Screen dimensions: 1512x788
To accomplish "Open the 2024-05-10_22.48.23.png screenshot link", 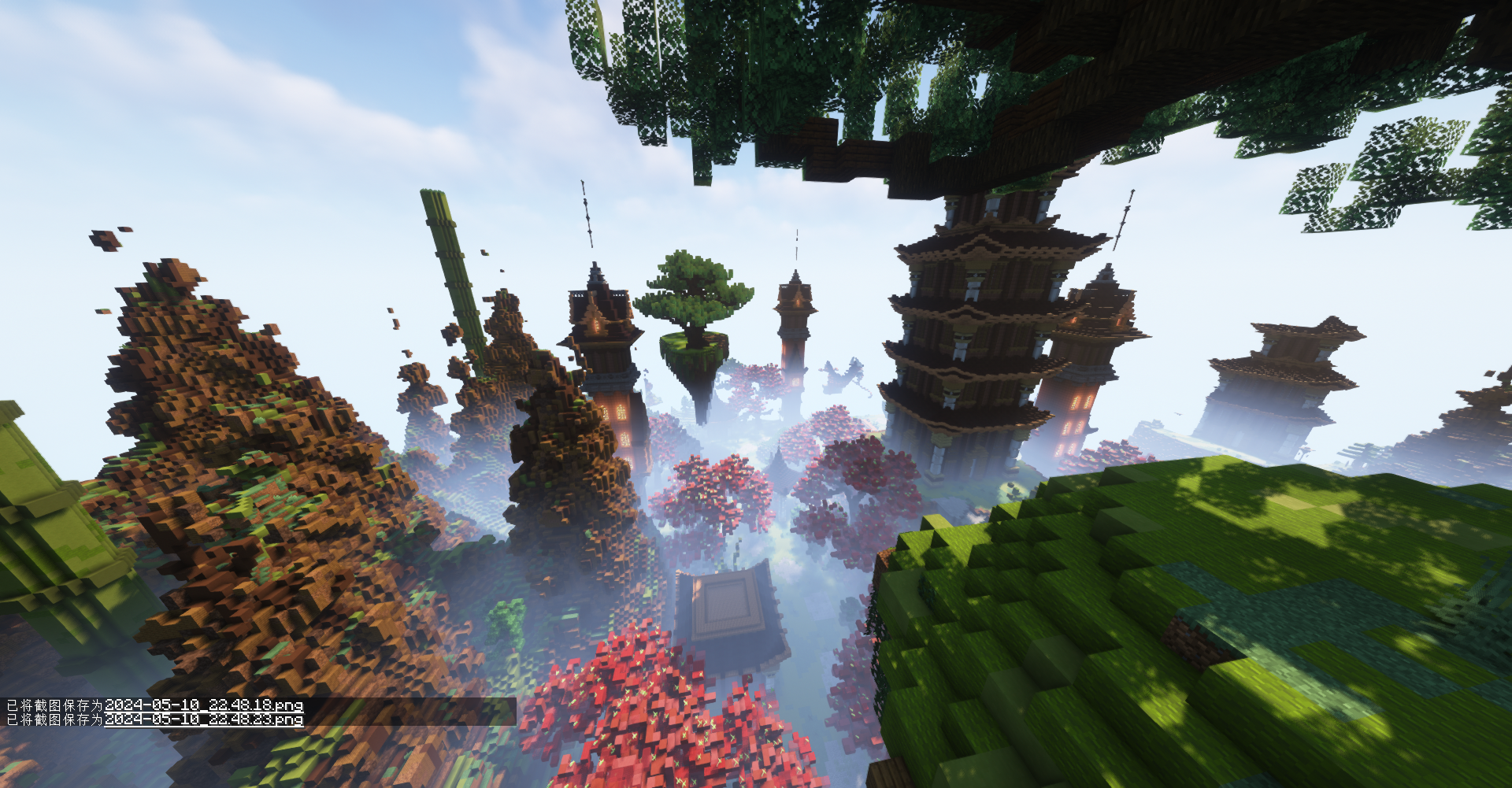I will click(x=203, y=720).
